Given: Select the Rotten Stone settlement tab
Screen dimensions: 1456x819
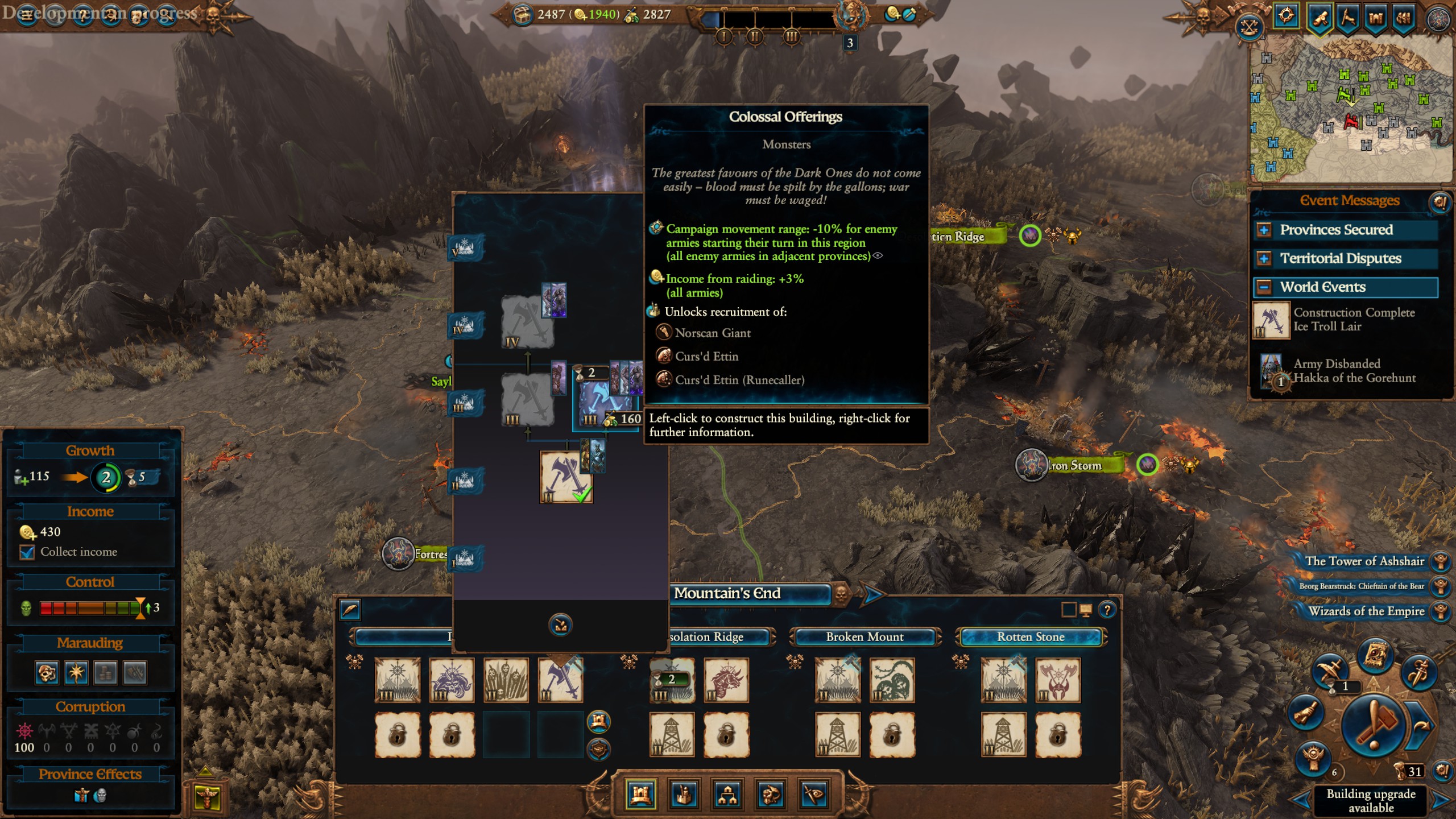Looking at the screenshot, I should click(x=1031, y=637).
